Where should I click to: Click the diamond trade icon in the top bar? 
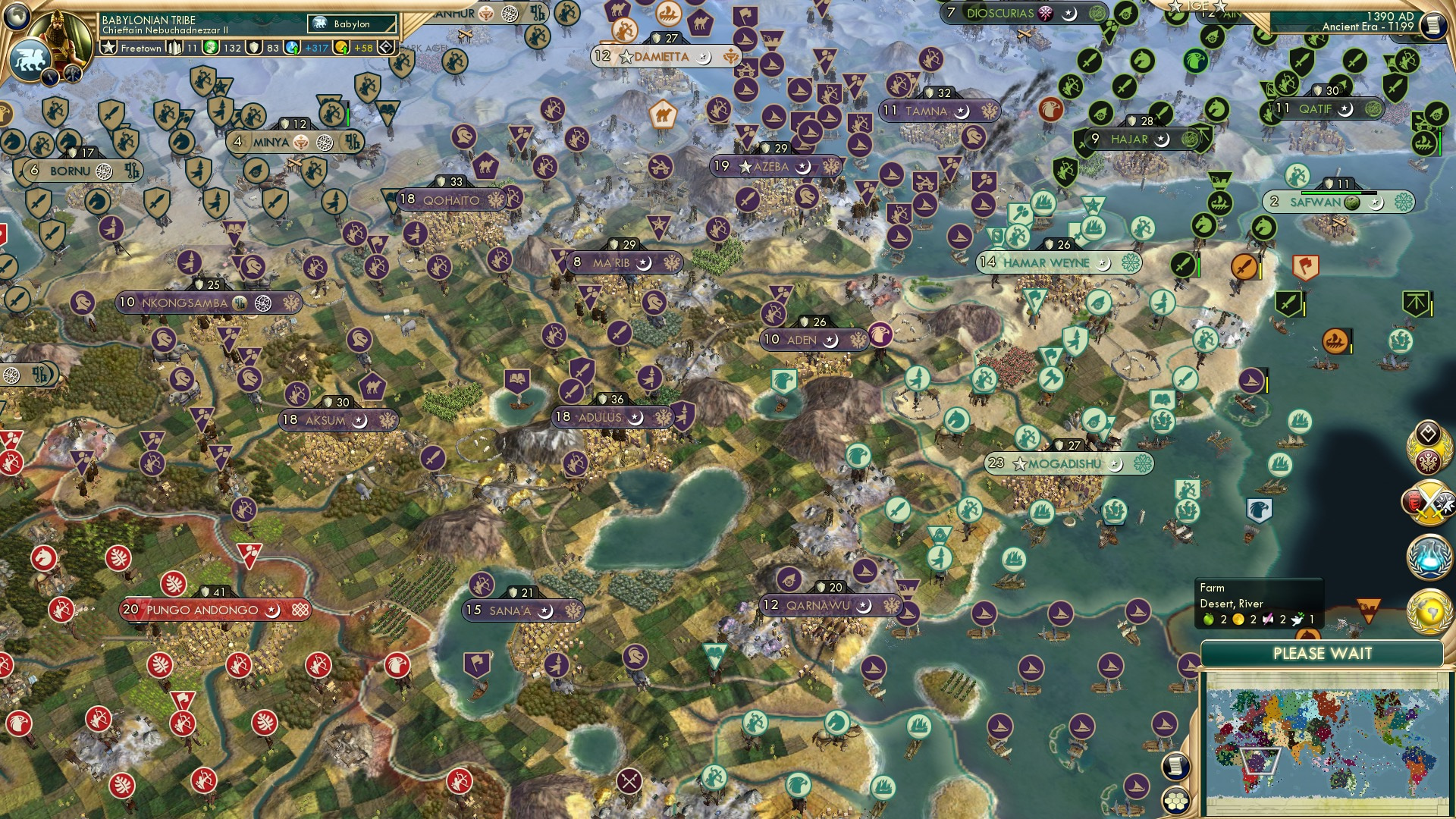pos(384,47)
